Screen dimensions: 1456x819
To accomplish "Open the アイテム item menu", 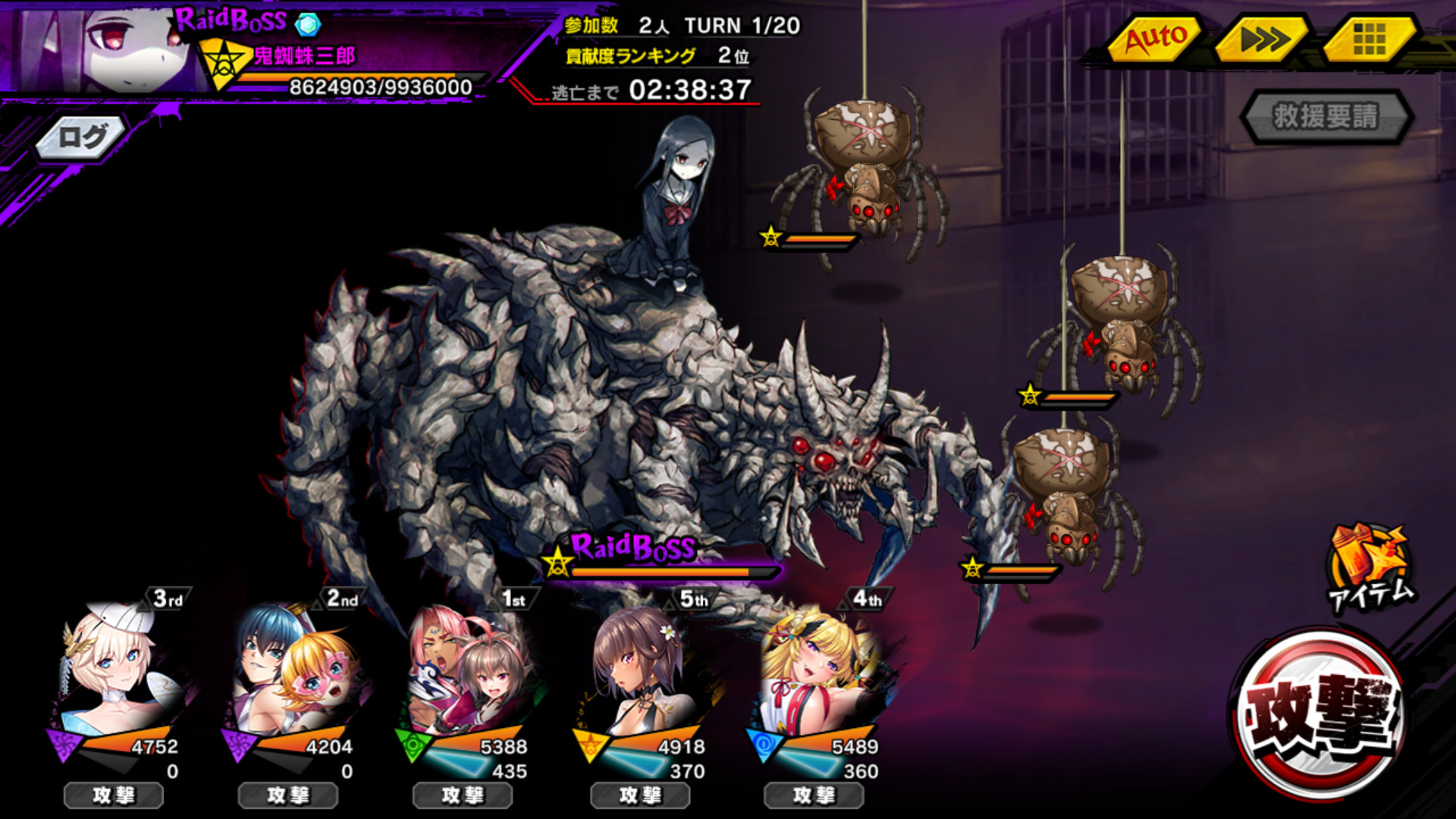I will (1371, 567).
